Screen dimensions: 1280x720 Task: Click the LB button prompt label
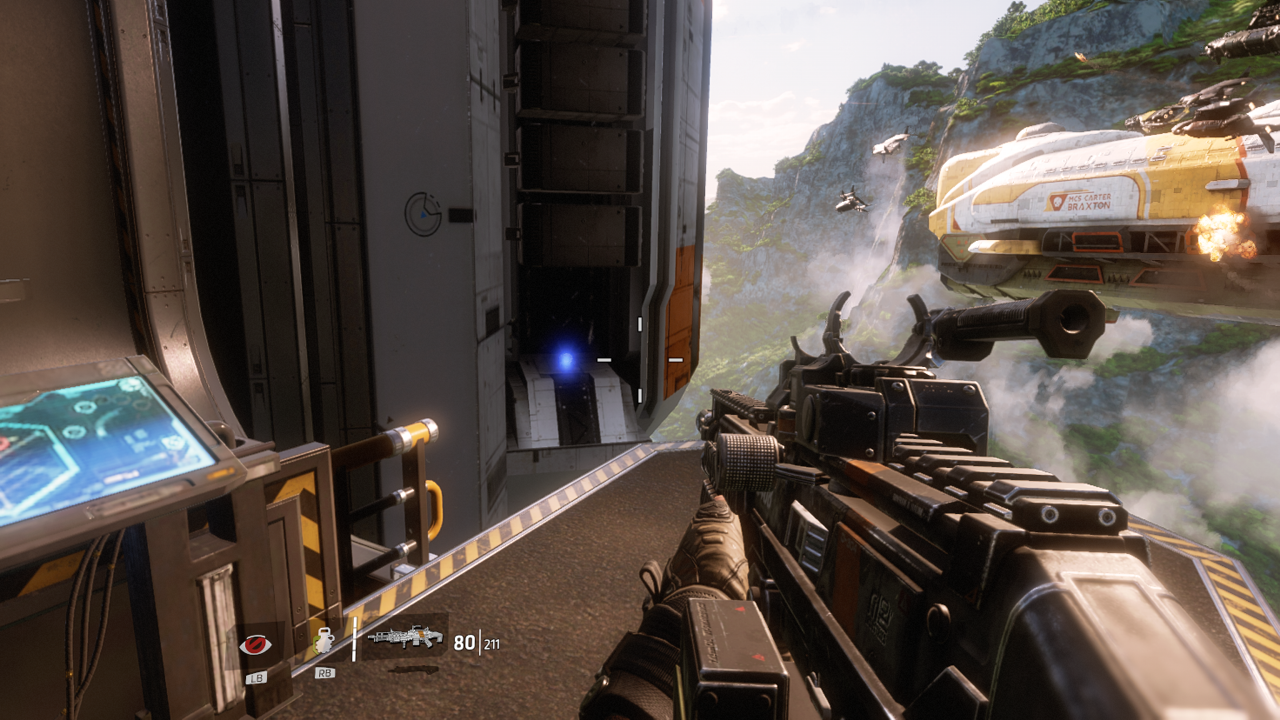(257, 677)
